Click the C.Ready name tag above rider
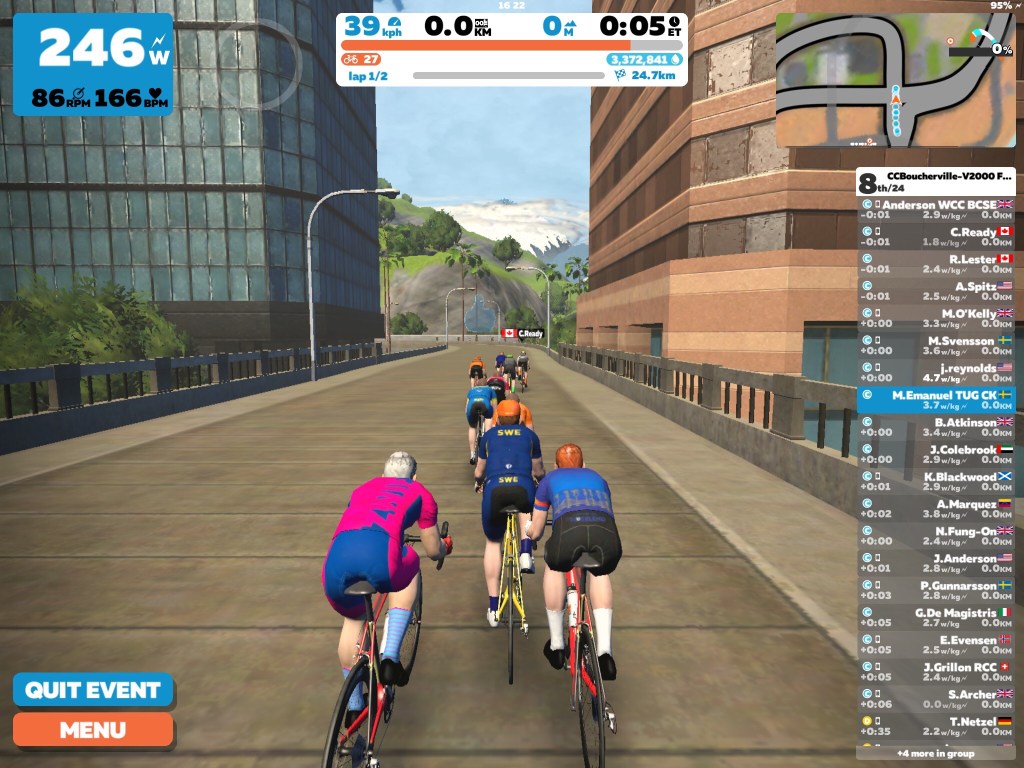This screenshot has width=1024, height=768. [x=523, y=333]
